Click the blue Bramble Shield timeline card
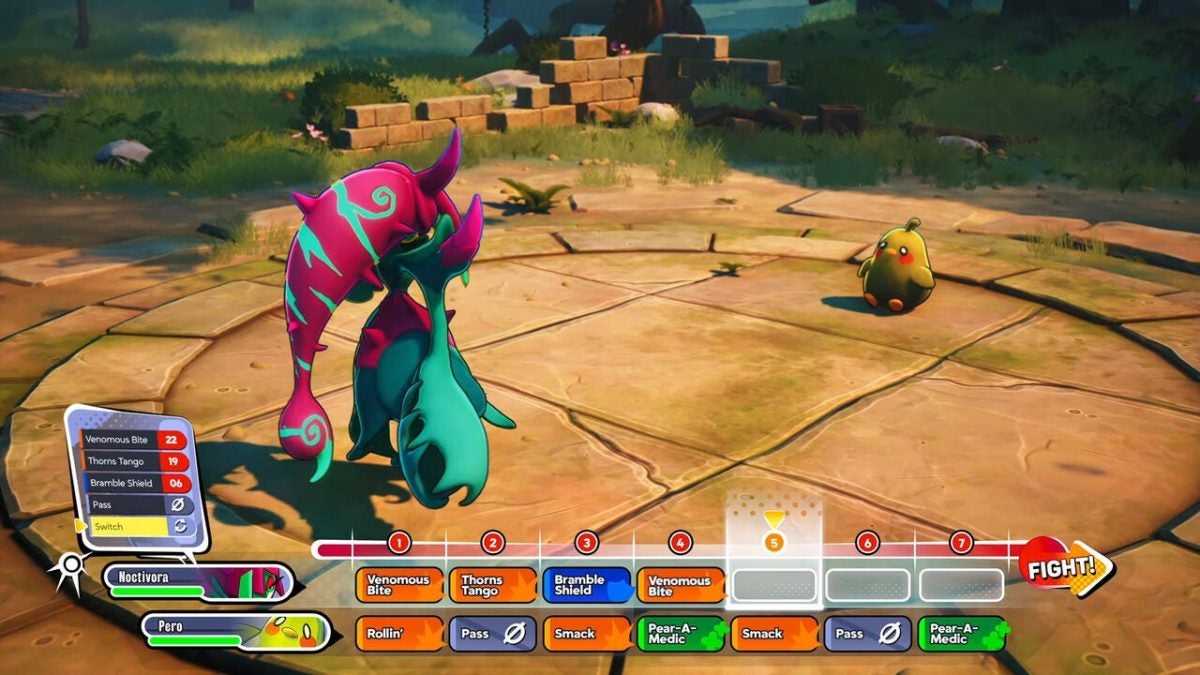The image size is (1200, 675). pyautogui.click(x=586, y=585)
